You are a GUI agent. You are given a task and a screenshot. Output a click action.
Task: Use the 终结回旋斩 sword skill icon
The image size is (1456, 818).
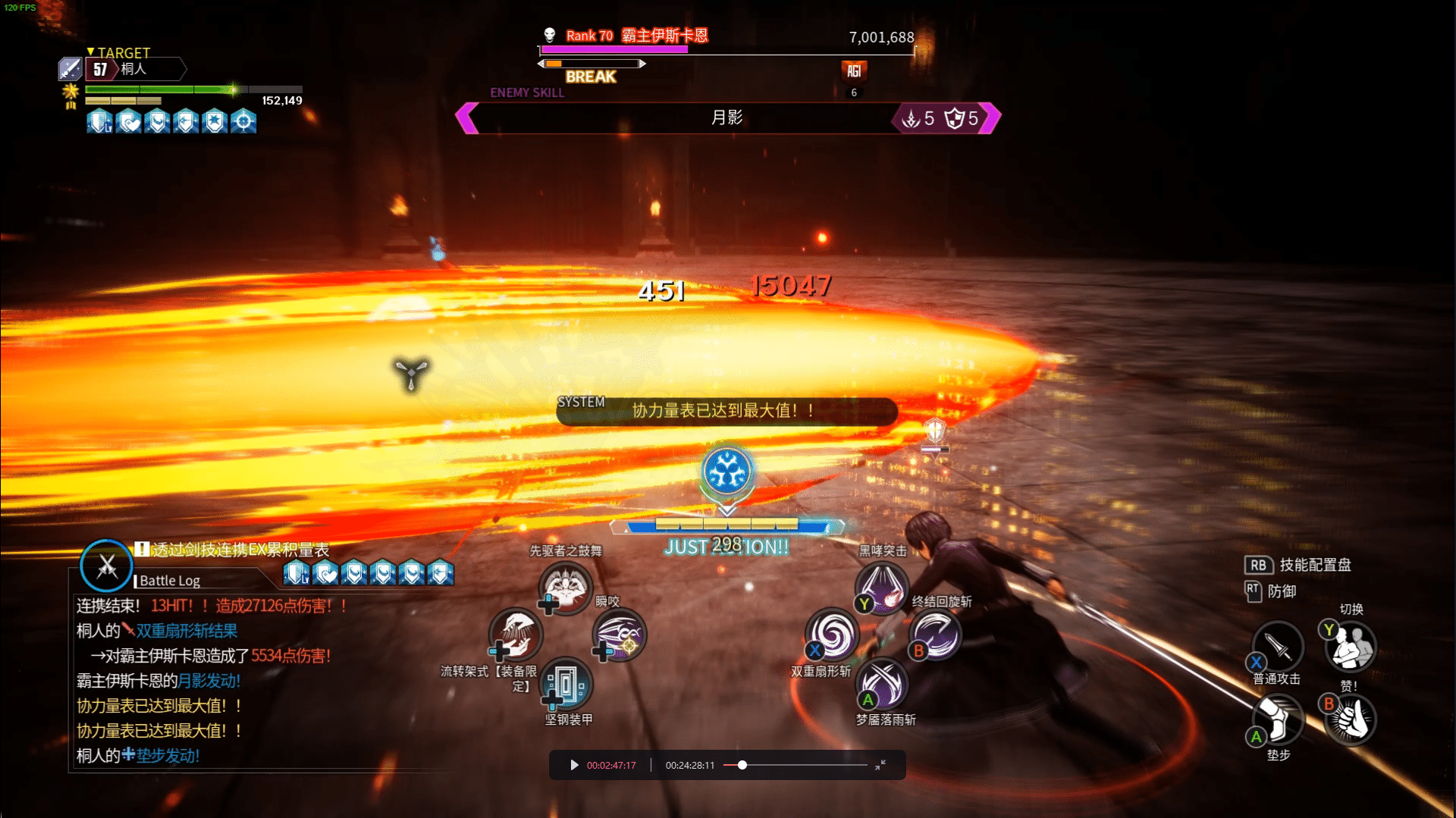pos(935,635)
